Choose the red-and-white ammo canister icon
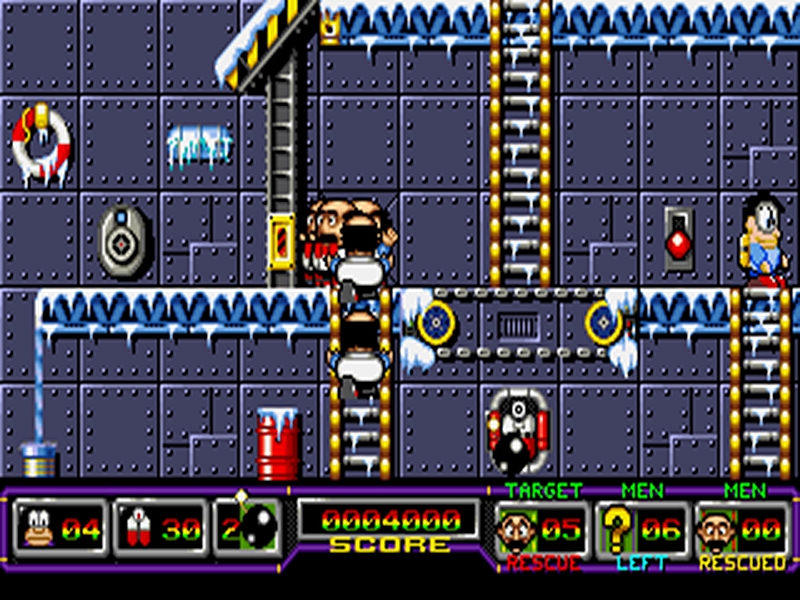This screenshot has width=800, height=600. coord(138,527)
